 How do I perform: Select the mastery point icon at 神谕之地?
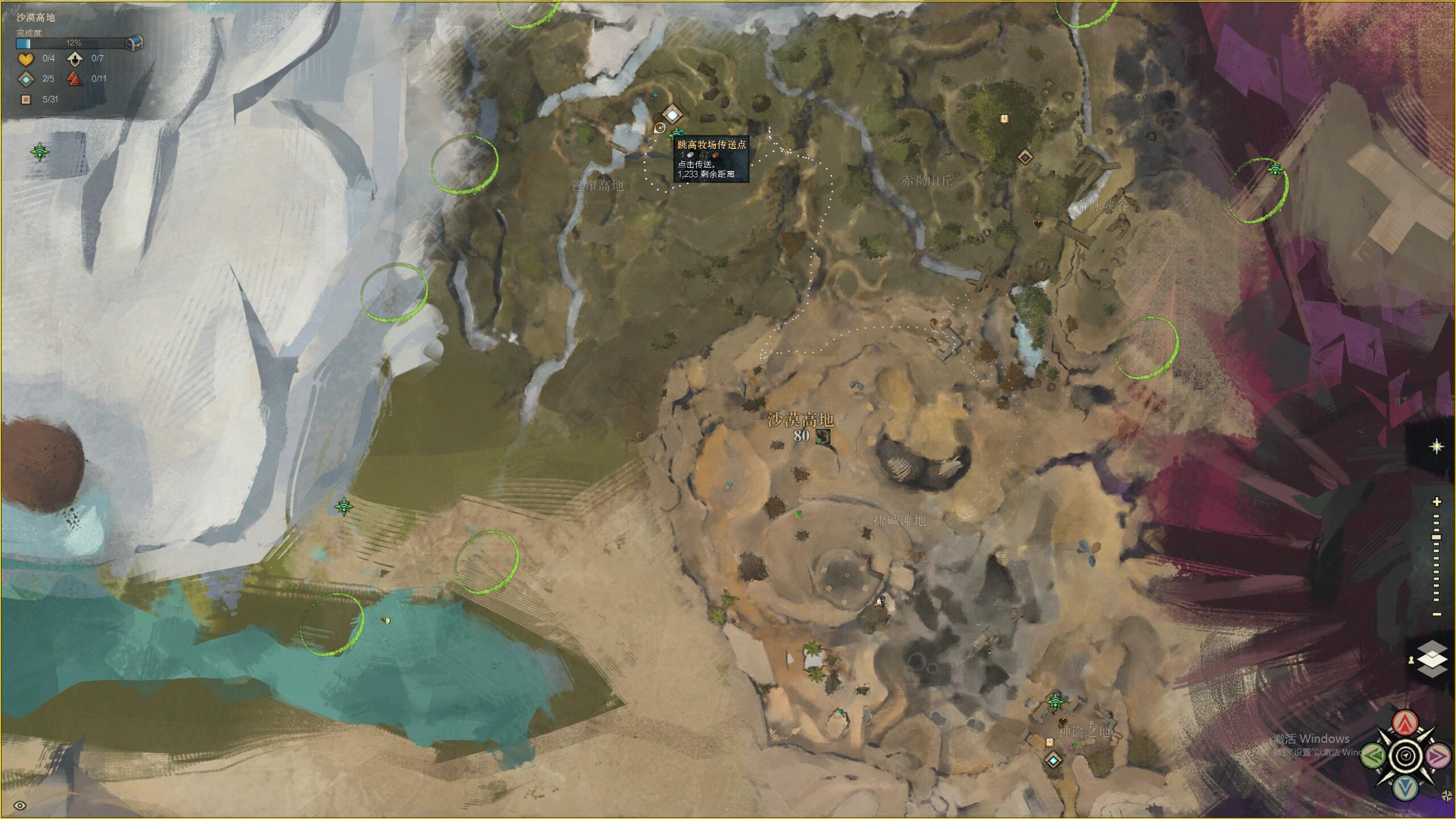(1056, 702)
